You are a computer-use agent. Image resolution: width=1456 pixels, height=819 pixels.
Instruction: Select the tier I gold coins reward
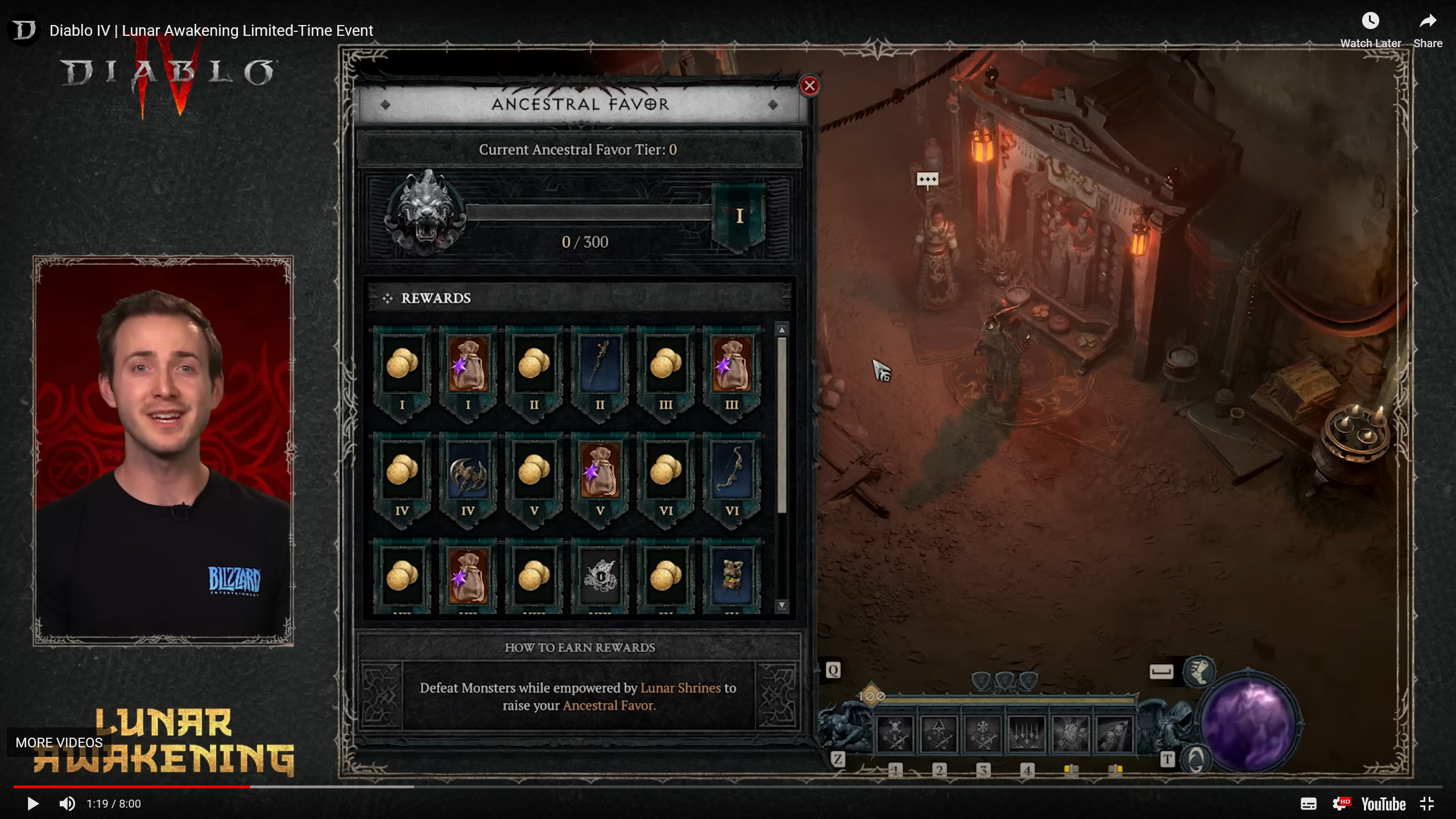pyautogui.click(x=402, y=365)
